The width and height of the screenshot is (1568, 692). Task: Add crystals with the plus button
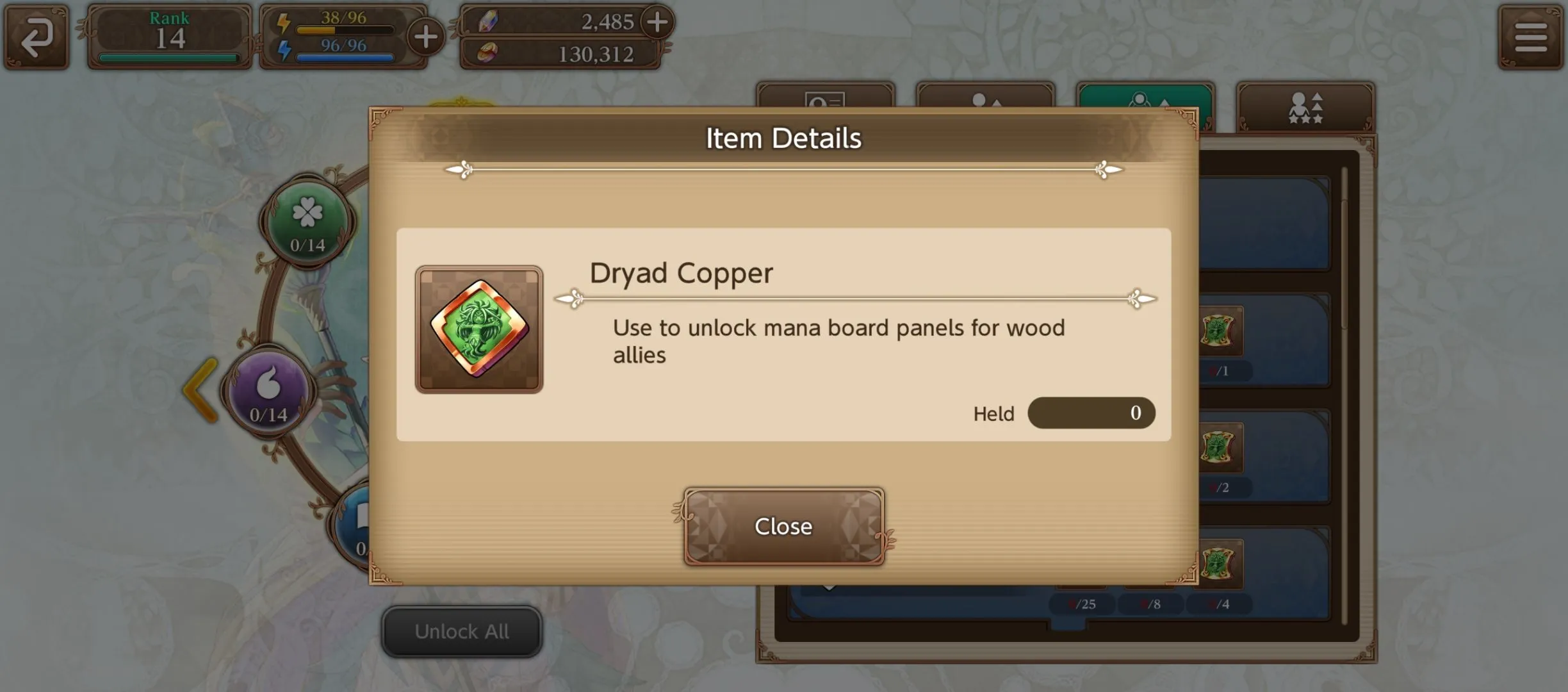[x=657, y=22]
